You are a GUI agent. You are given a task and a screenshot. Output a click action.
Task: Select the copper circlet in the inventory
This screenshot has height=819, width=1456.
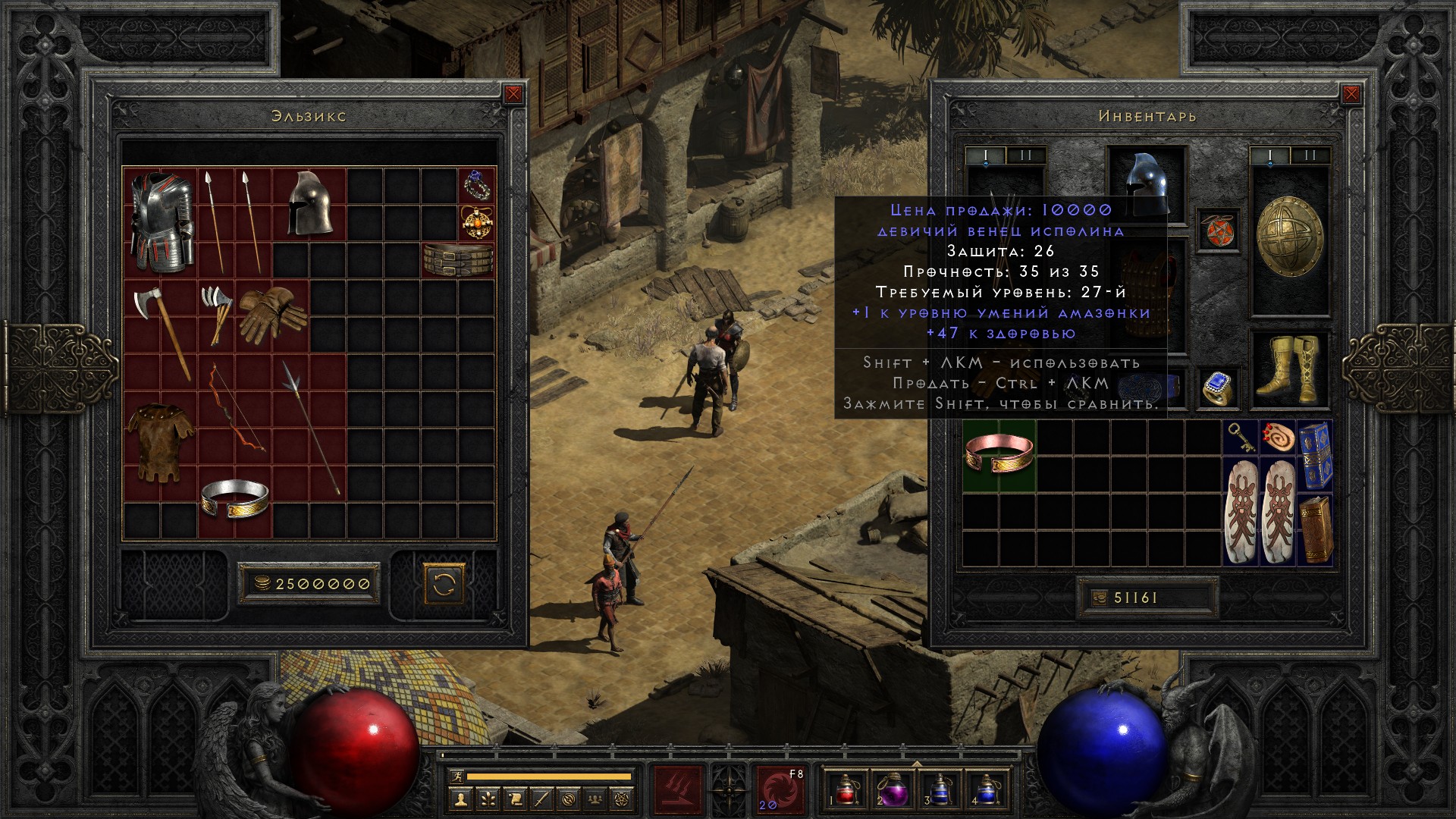(999, 455)
